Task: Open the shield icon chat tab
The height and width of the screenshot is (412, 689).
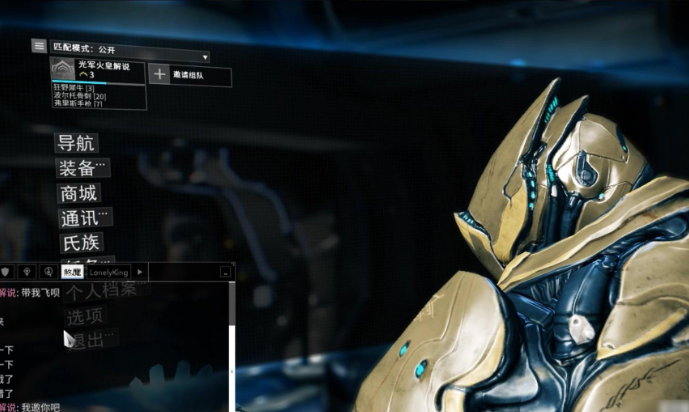Action: 6,271
